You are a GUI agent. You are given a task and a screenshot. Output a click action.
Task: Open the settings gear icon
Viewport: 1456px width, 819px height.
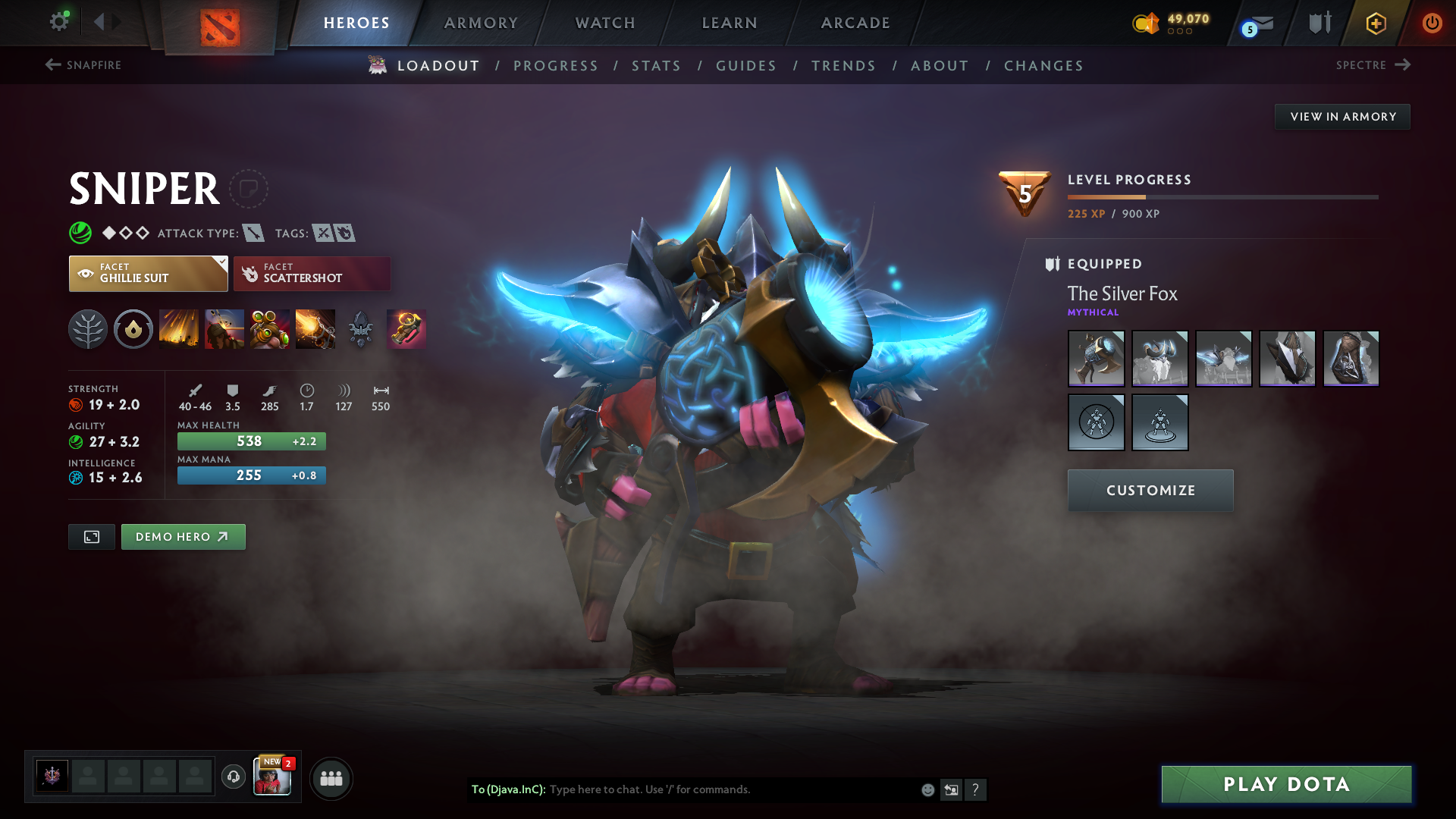pyautogui.click(x=59, y=21)
